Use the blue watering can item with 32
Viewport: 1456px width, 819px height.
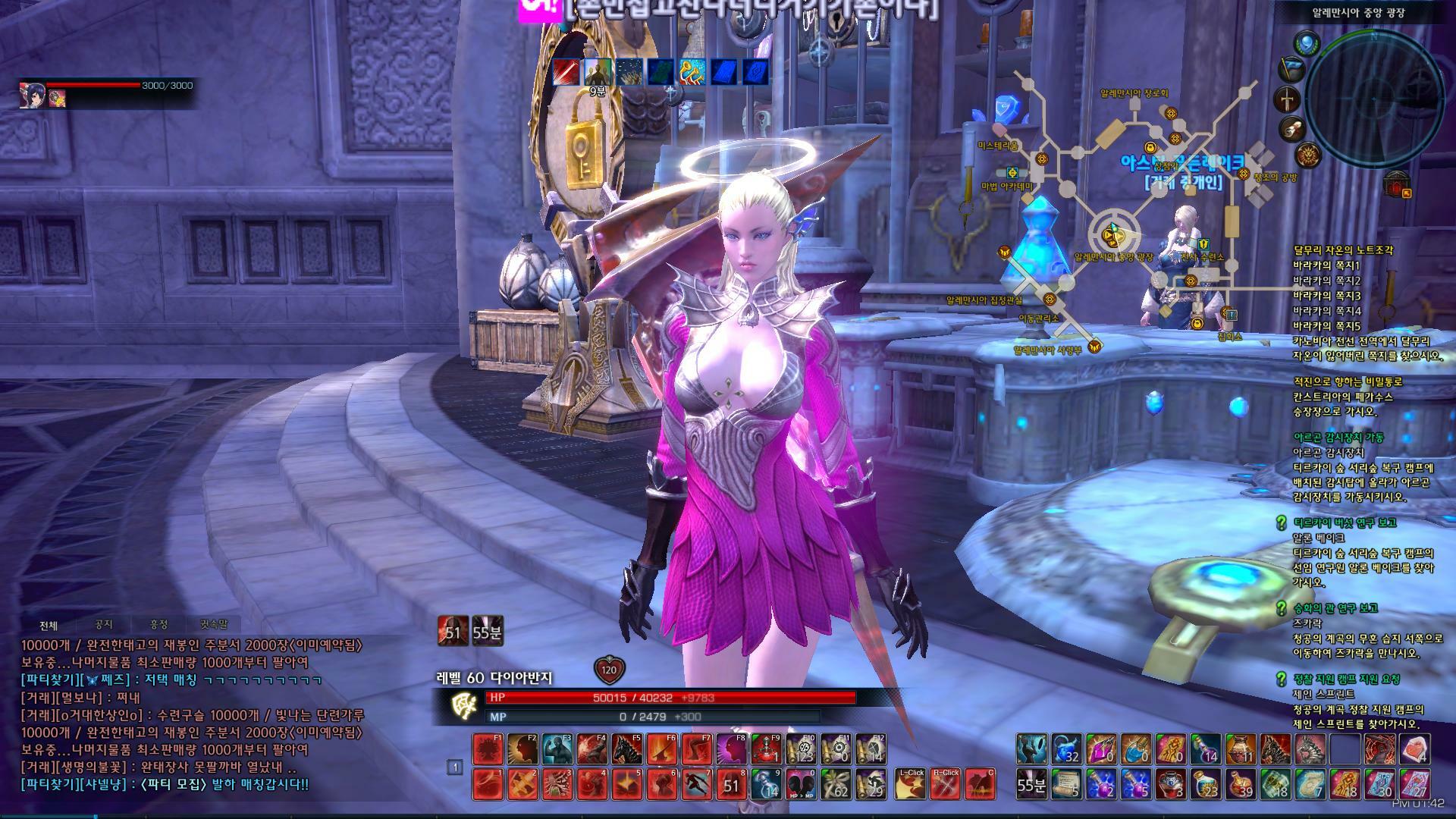1067,749
